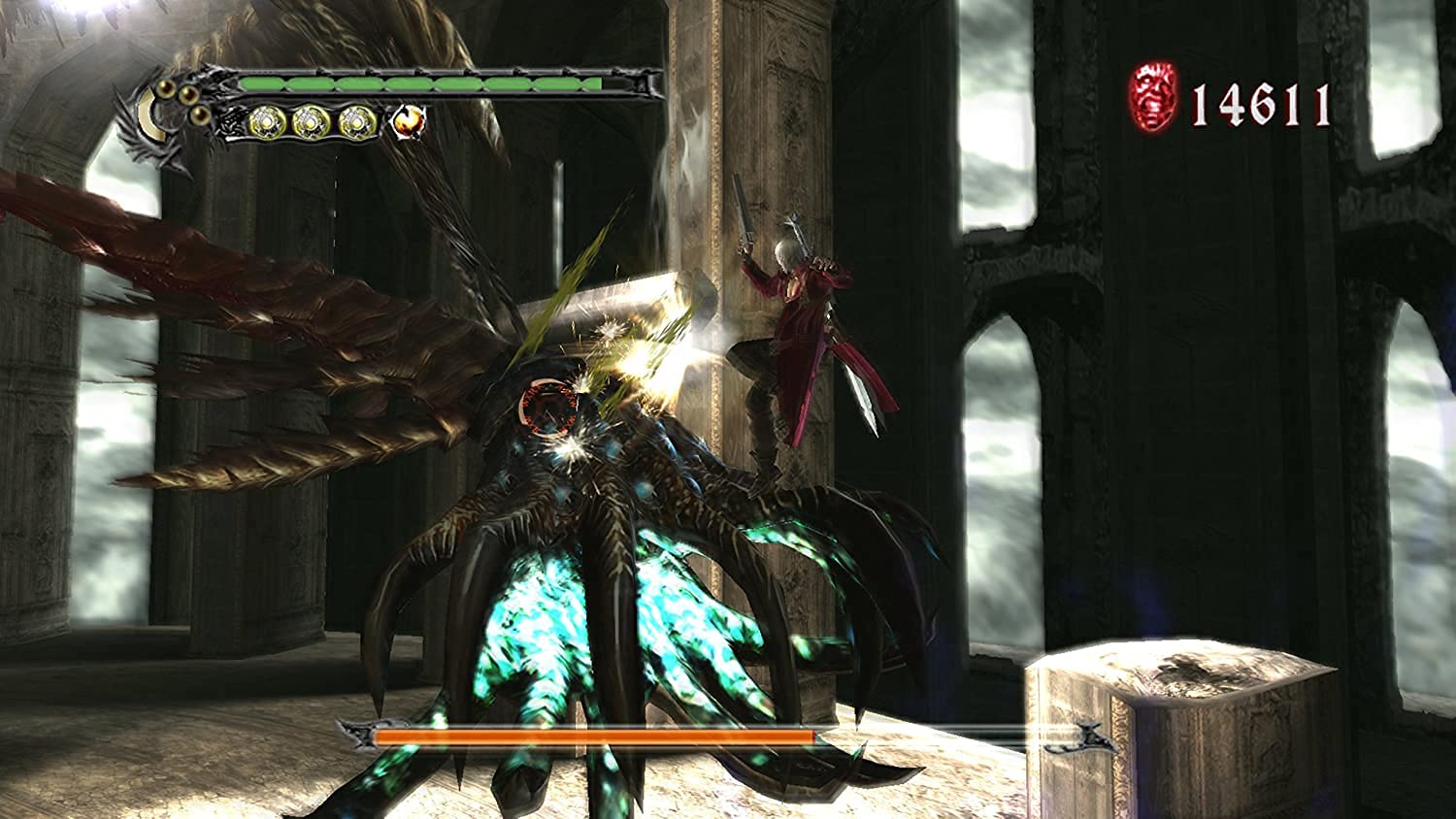The height and width of the screenshot is (819, 1456).
Task: Select the middle Devil Trigger rune
Action: 314,124
